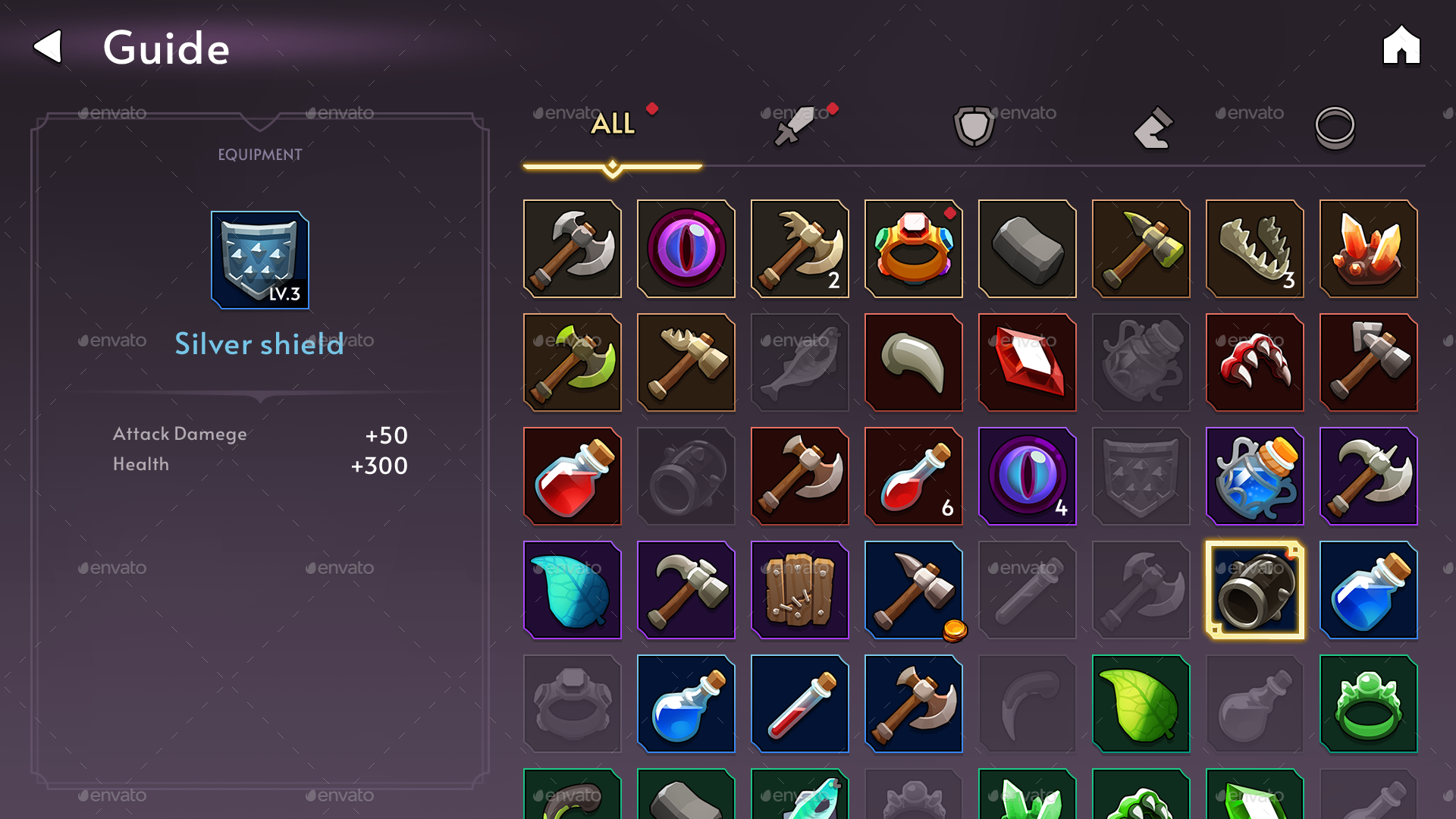Viewport: 1456px width, 819px height.
Task: Select the red gemstone item
Action: click(x=1028, y=362)
